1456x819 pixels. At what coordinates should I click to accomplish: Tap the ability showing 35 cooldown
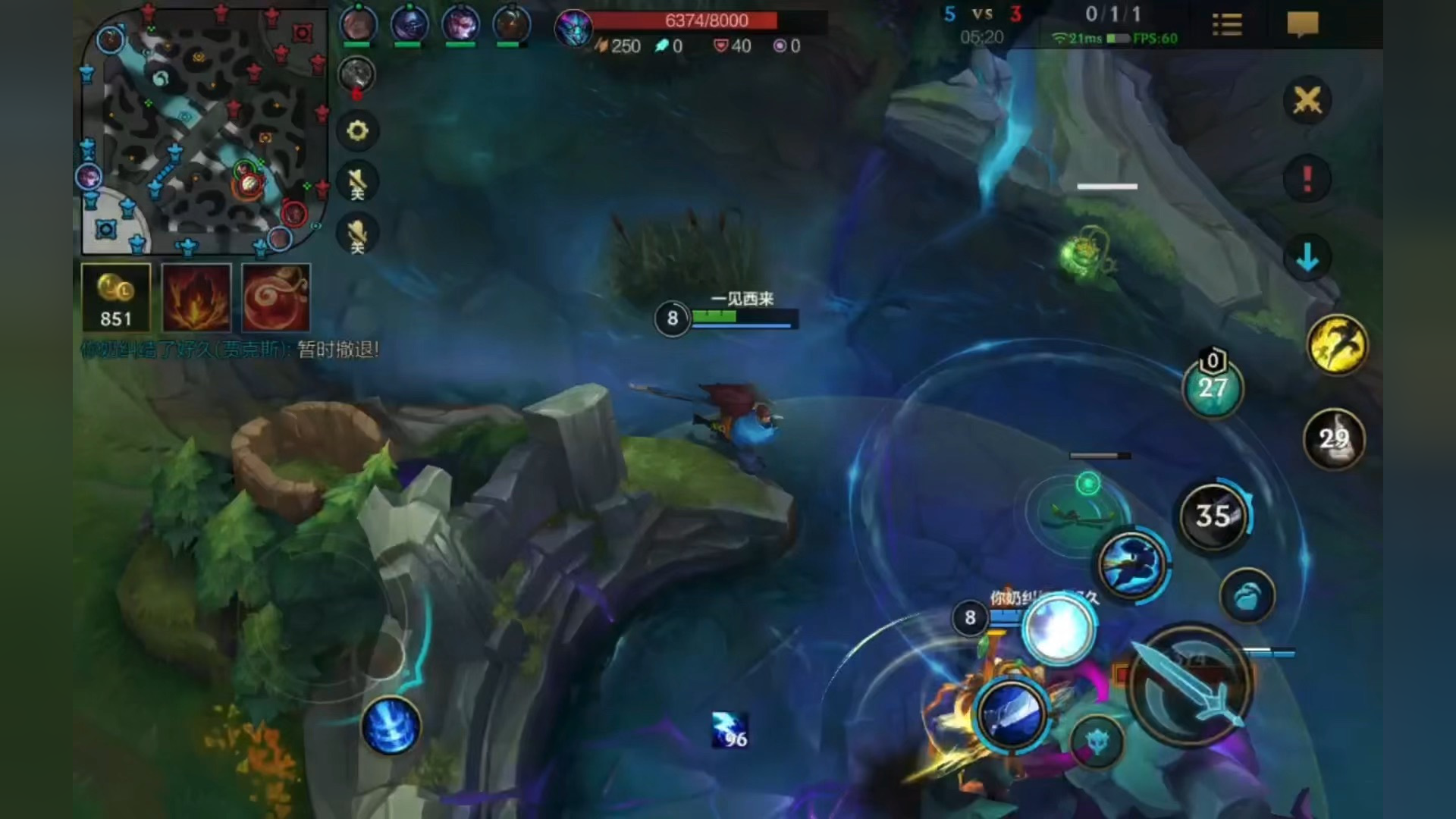pos(1213,516)
